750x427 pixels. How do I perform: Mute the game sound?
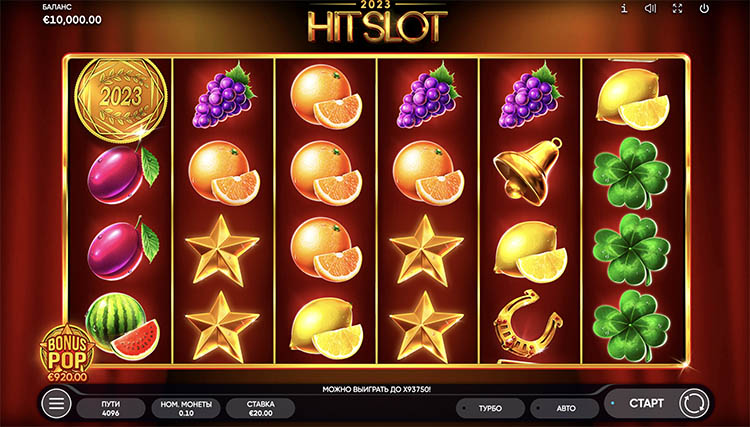(651, 9)
